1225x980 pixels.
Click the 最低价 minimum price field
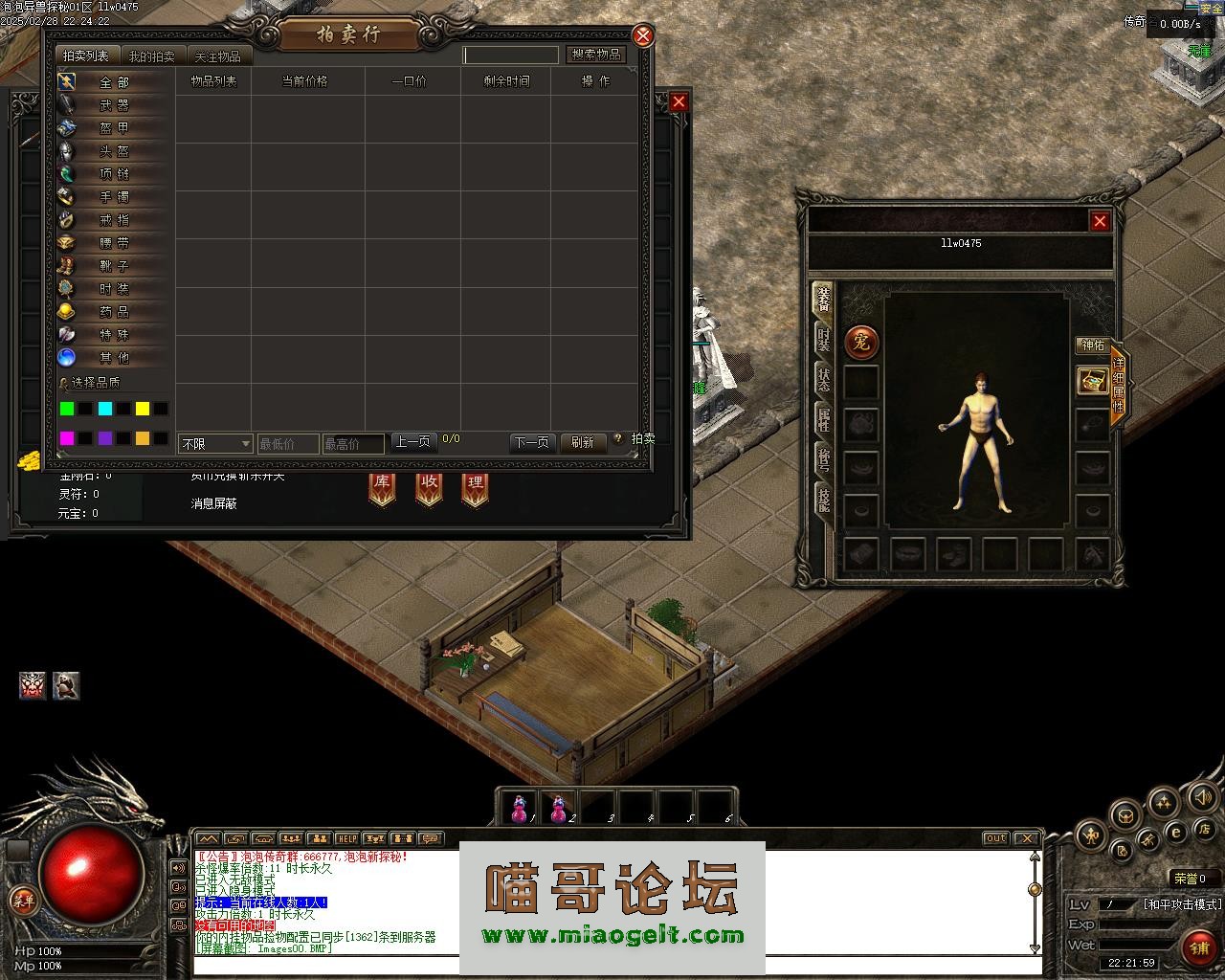point(287,444)
